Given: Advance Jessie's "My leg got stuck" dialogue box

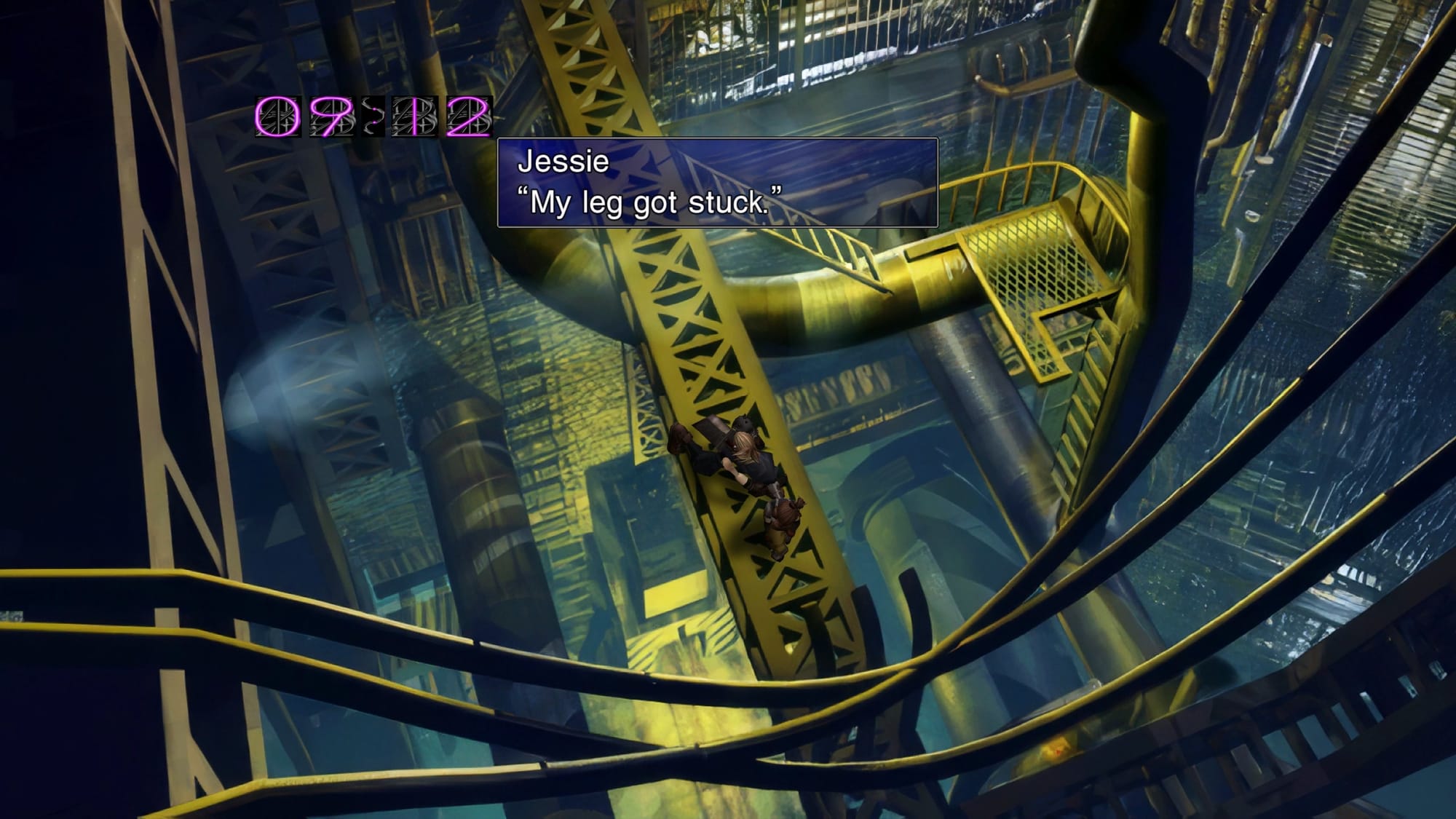Looking at the screenshot, I should click(x=717, y=183).
